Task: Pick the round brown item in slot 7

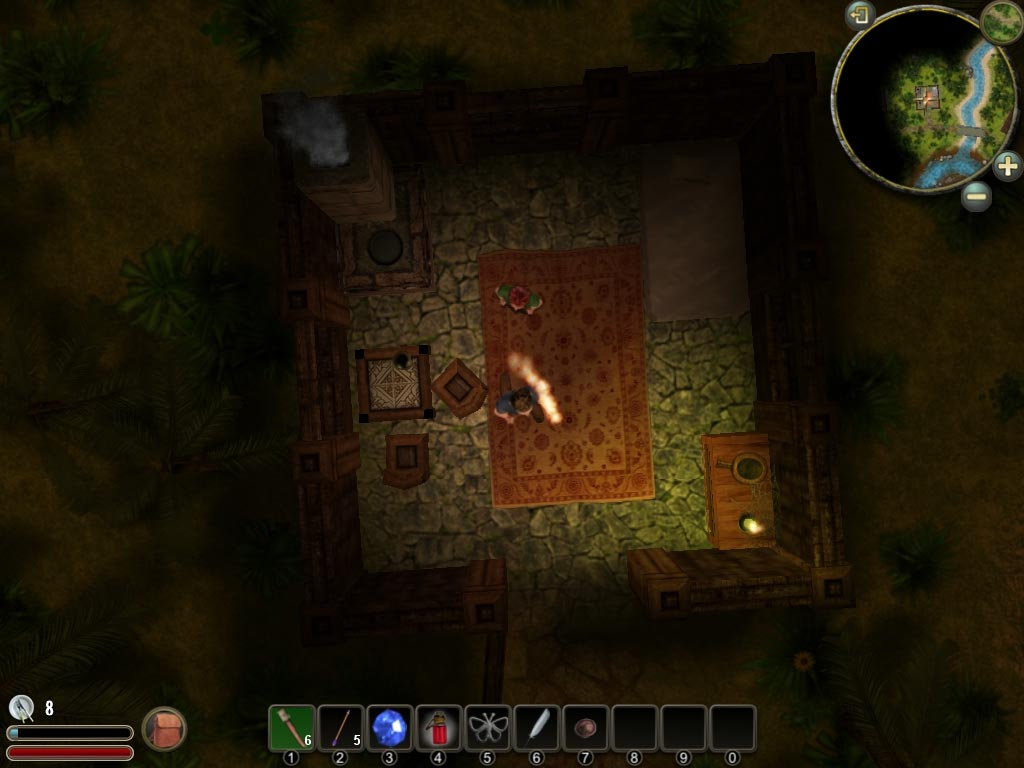Action: point(585,727)
